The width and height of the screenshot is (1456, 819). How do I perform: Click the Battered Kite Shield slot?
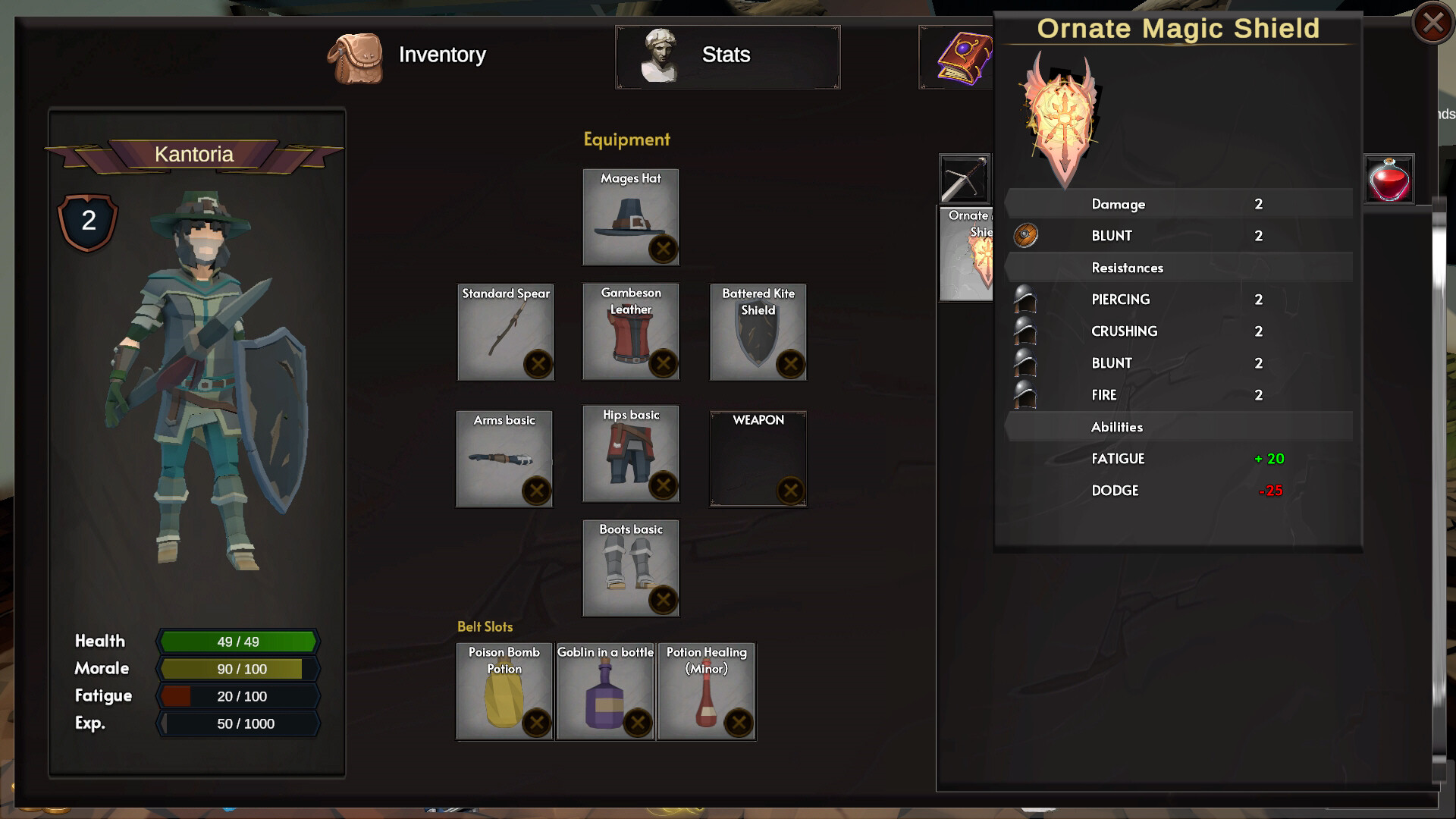pos(758,332)
